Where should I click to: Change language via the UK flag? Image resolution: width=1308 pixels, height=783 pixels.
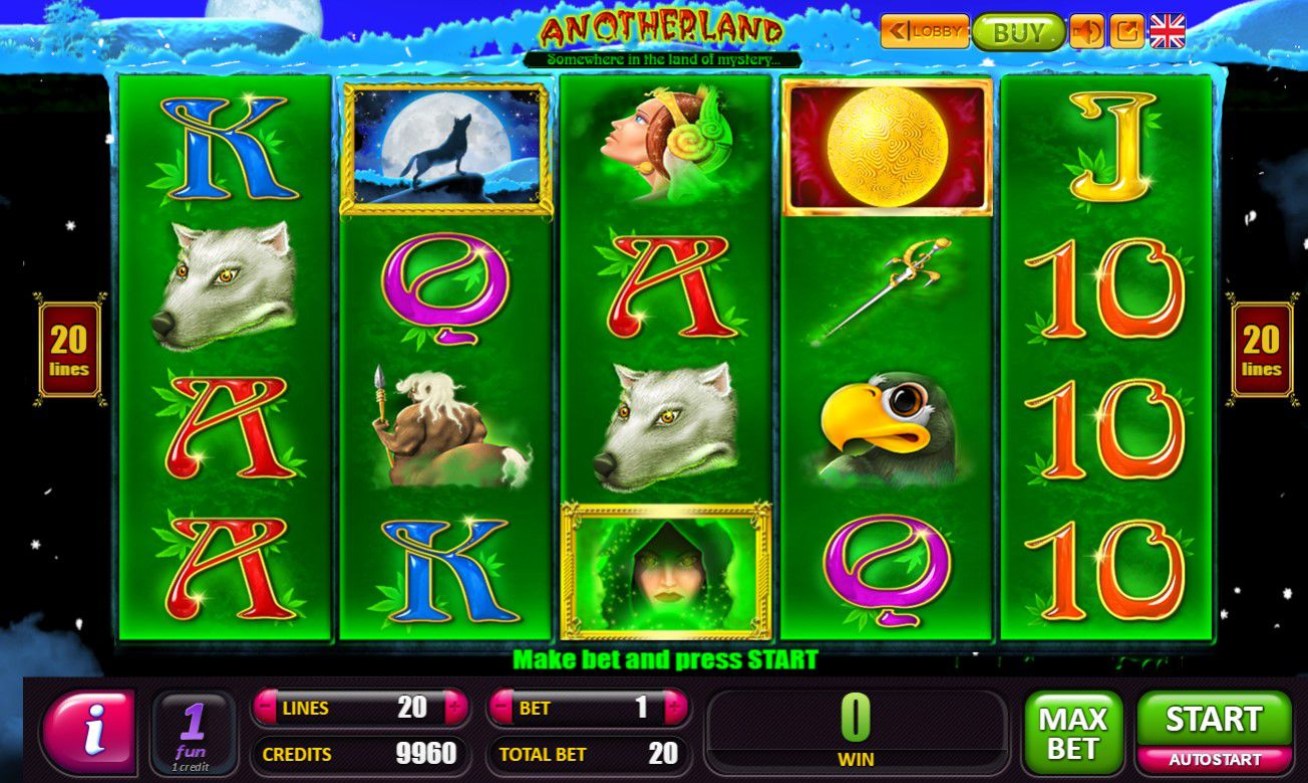[x=1167, y=31]
